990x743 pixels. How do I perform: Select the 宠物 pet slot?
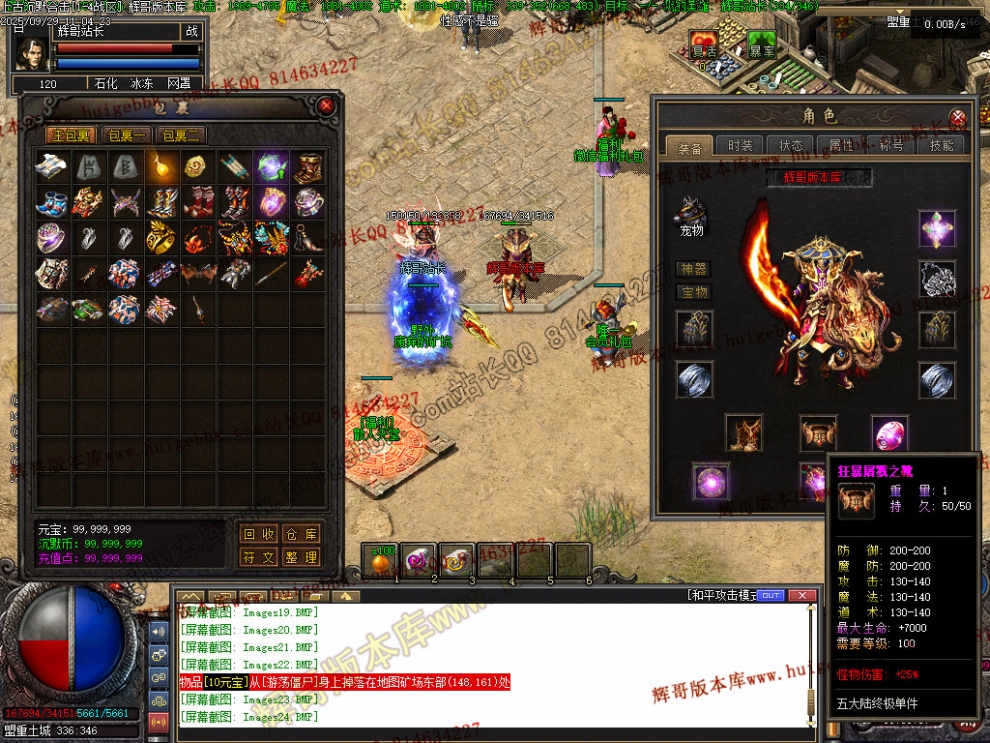(692, 213)
